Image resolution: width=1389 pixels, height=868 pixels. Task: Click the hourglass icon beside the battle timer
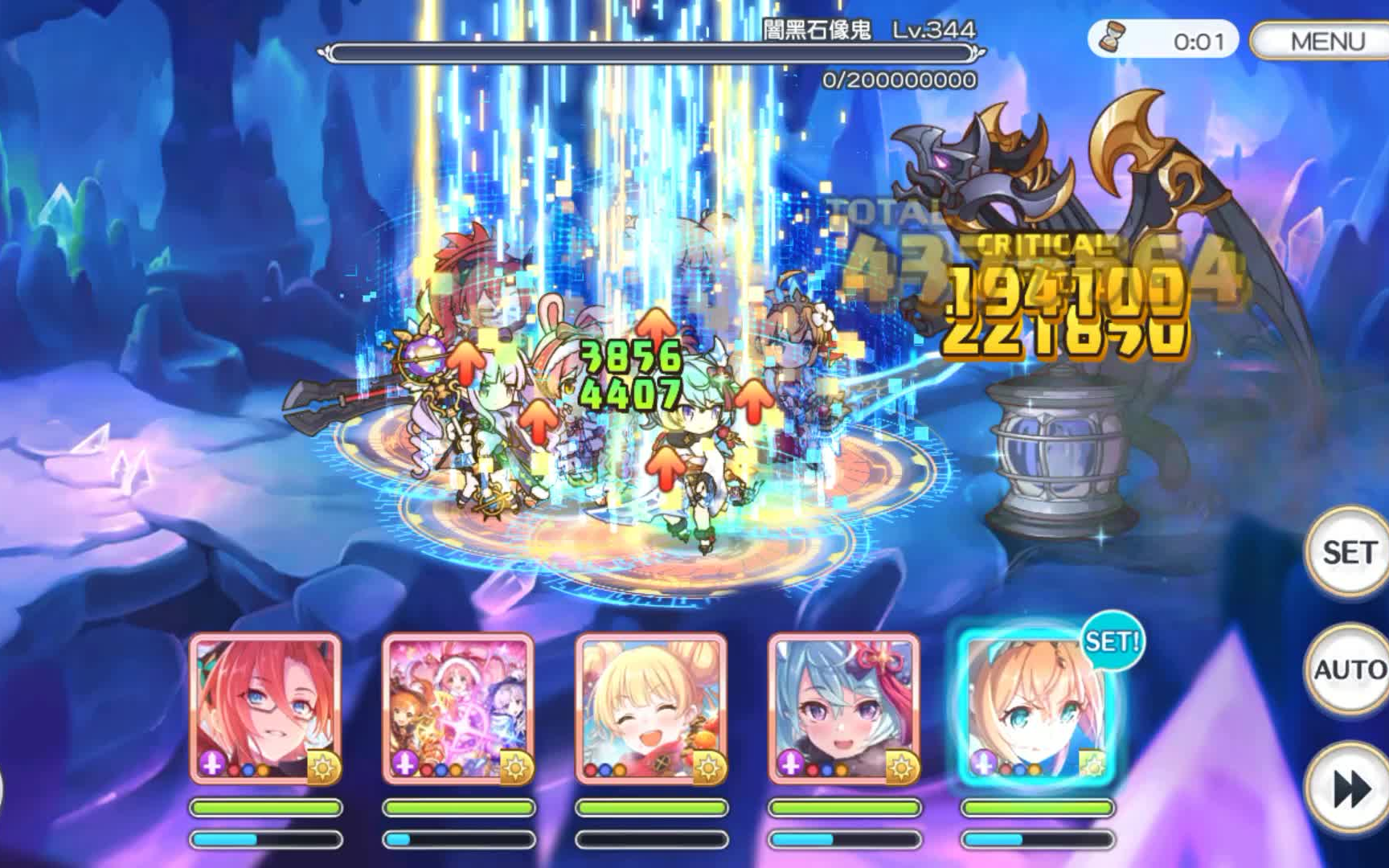pyautogui.click(x=1113, y=39)
